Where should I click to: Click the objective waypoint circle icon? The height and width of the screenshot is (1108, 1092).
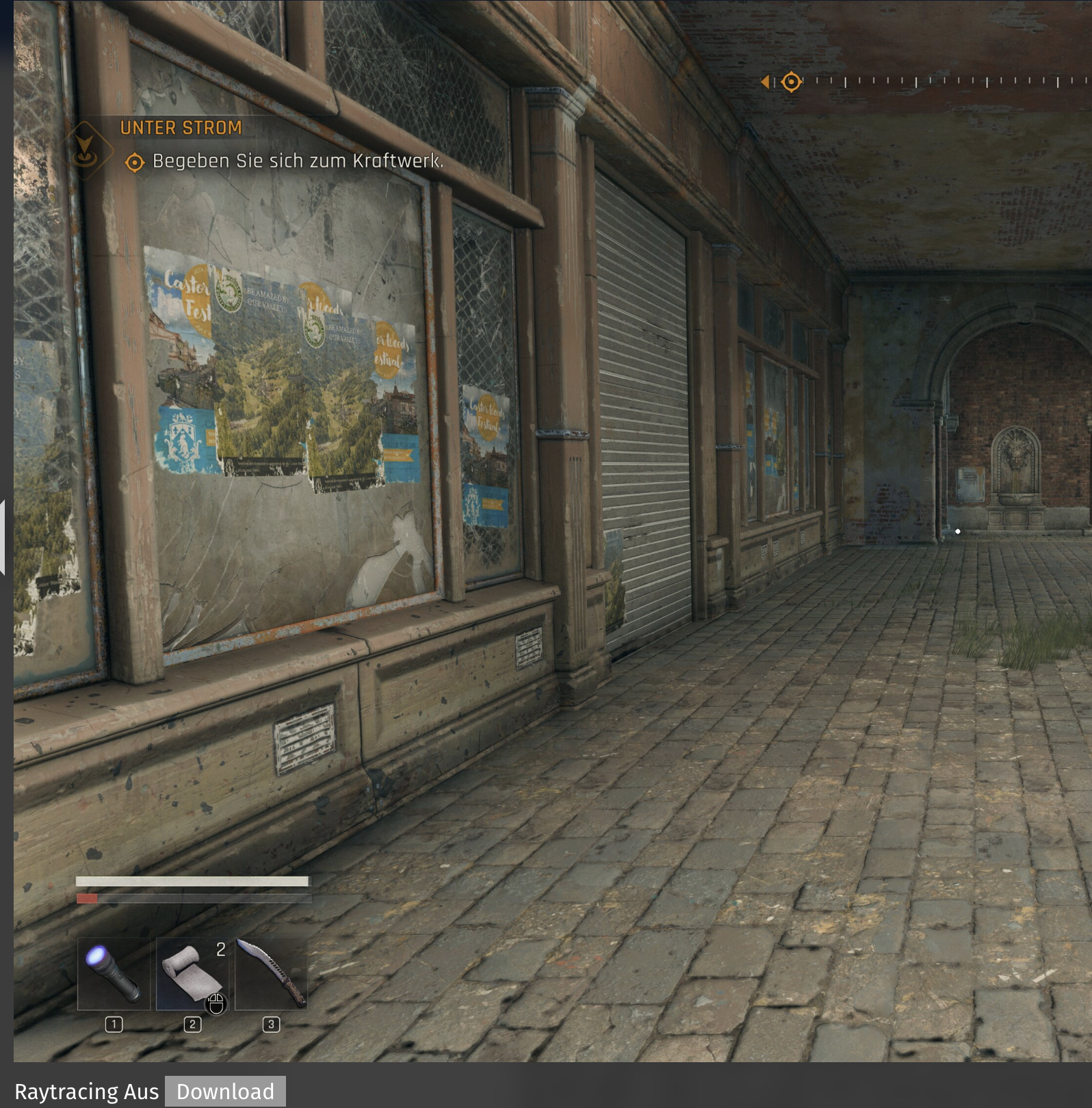(134, 162)
